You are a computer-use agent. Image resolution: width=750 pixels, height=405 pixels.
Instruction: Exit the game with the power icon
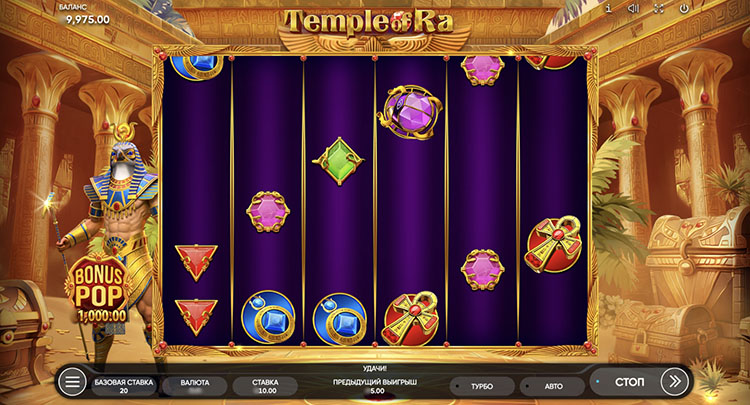[684, 8]
